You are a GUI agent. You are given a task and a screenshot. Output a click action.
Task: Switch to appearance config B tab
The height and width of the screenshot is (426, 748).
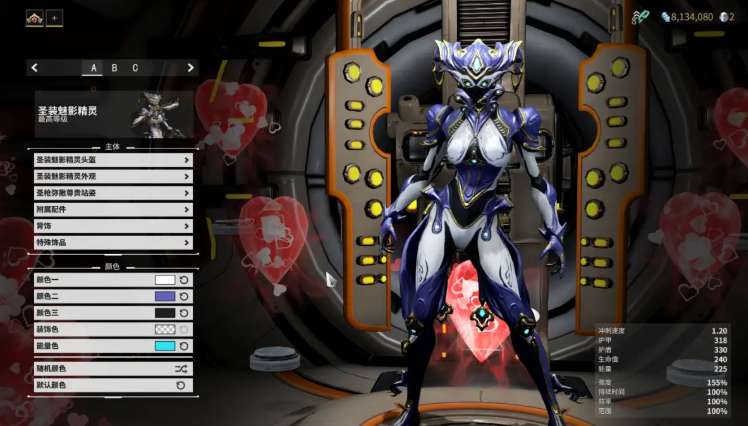(x=114, y=68)
